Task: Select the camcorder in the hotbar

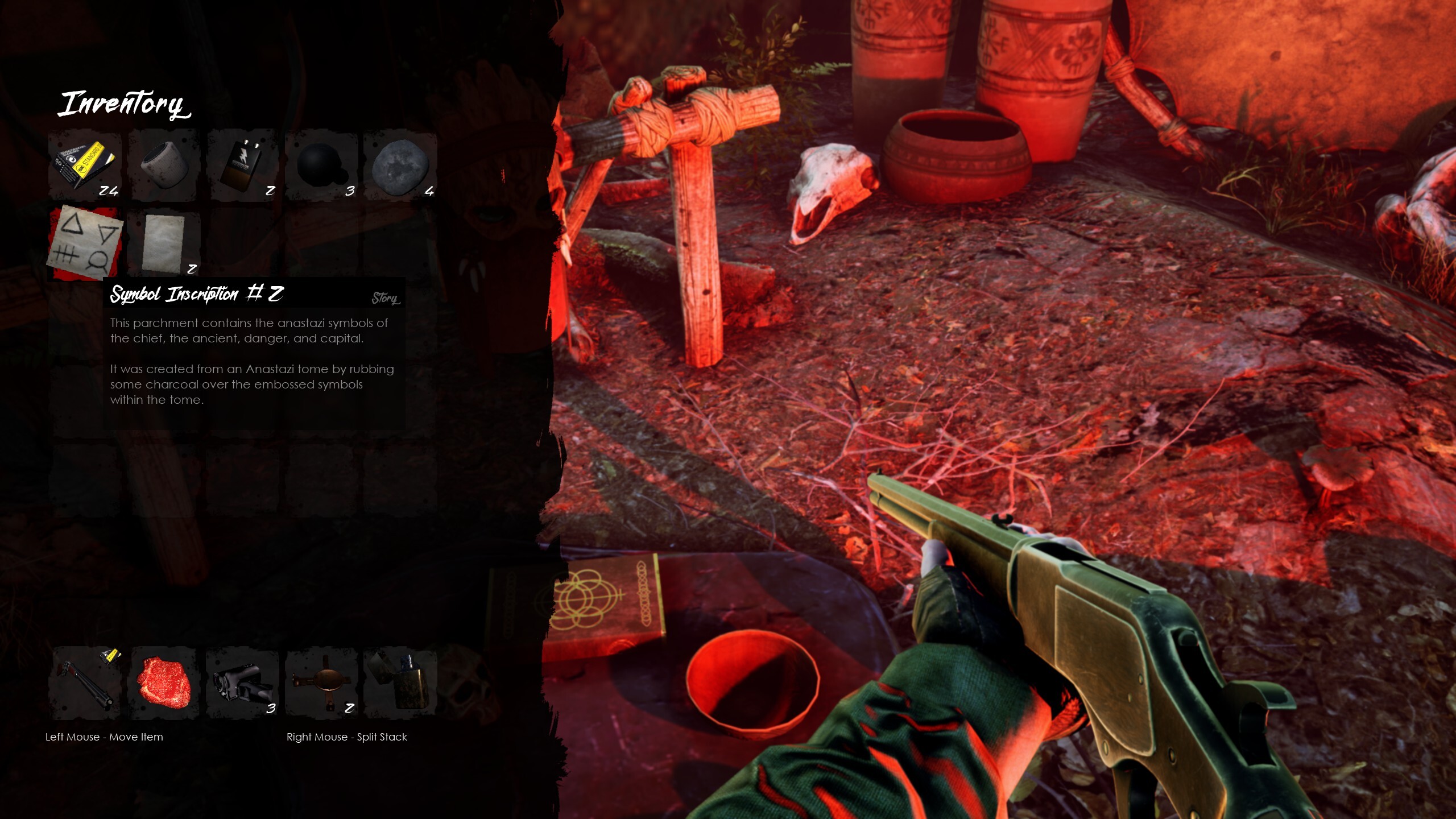Action: (x=242, y=682)
